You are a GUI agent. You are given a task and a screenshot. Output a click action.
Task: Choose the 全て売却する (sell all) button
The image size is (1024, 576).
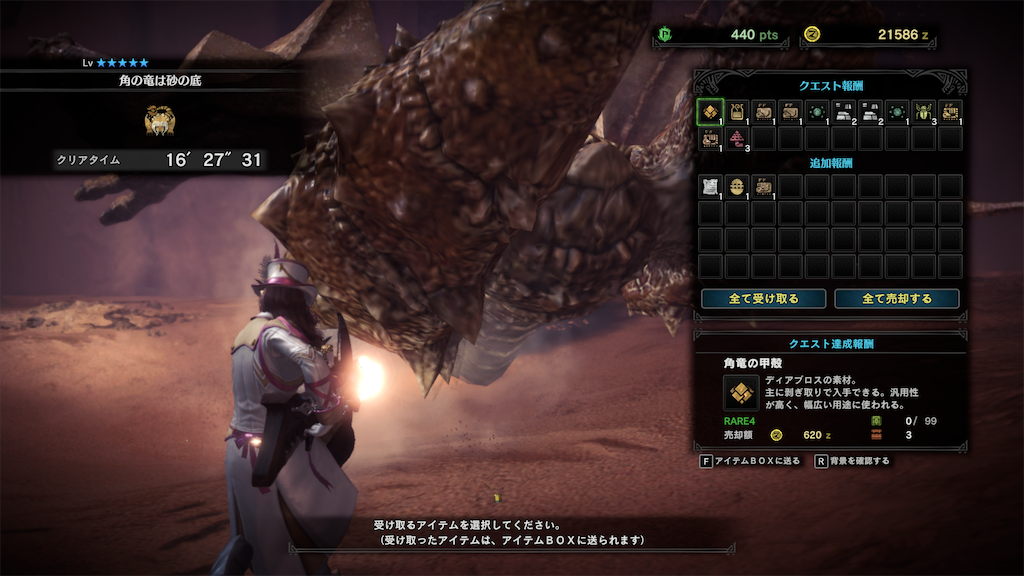tap(896, 298)
